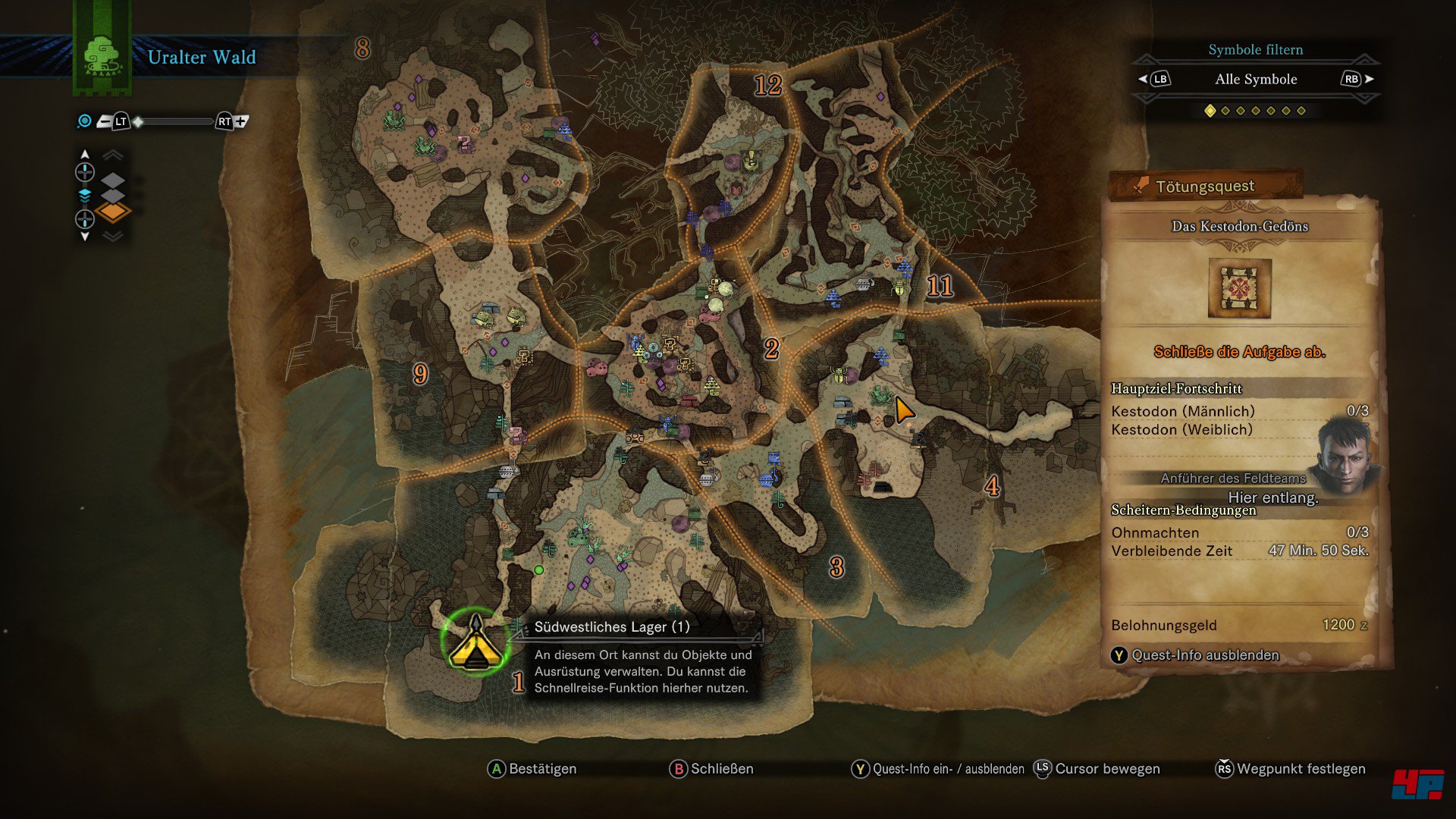Select the area 8 number marker
Screen dimensions: 1456x819
click(x=362, y=49)
